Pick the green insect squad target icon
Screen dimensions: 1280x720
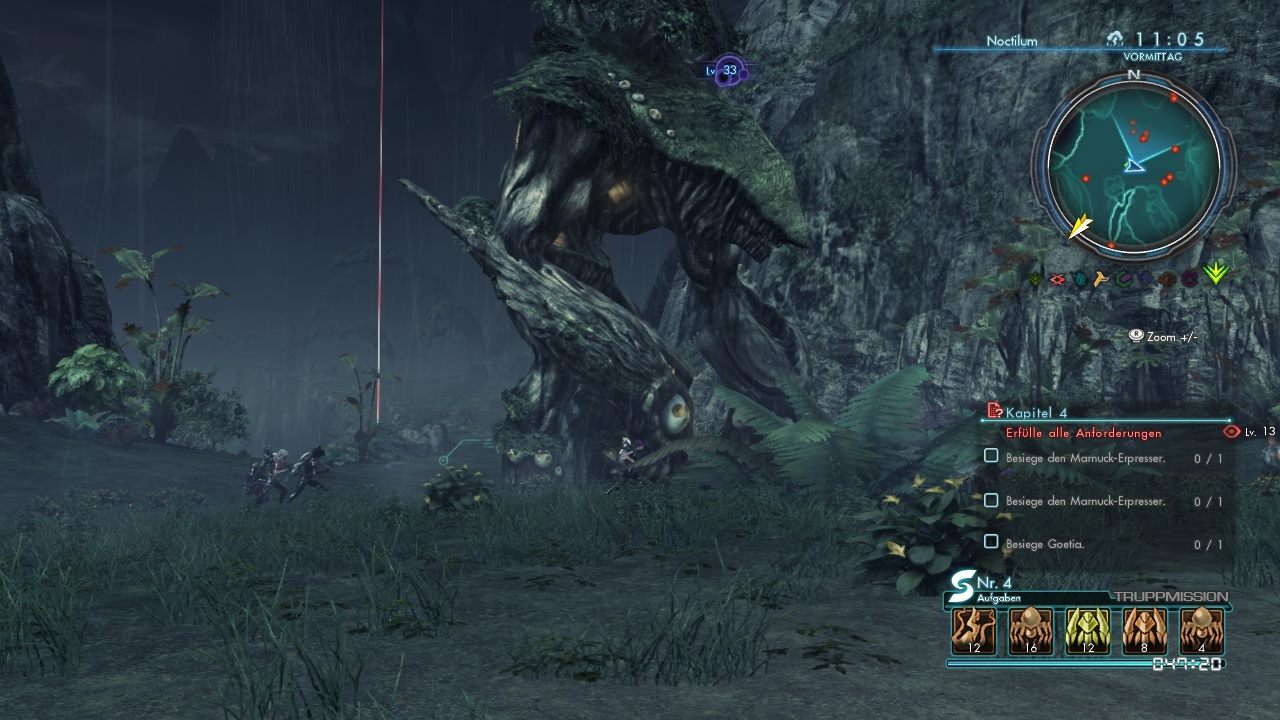1087,631
